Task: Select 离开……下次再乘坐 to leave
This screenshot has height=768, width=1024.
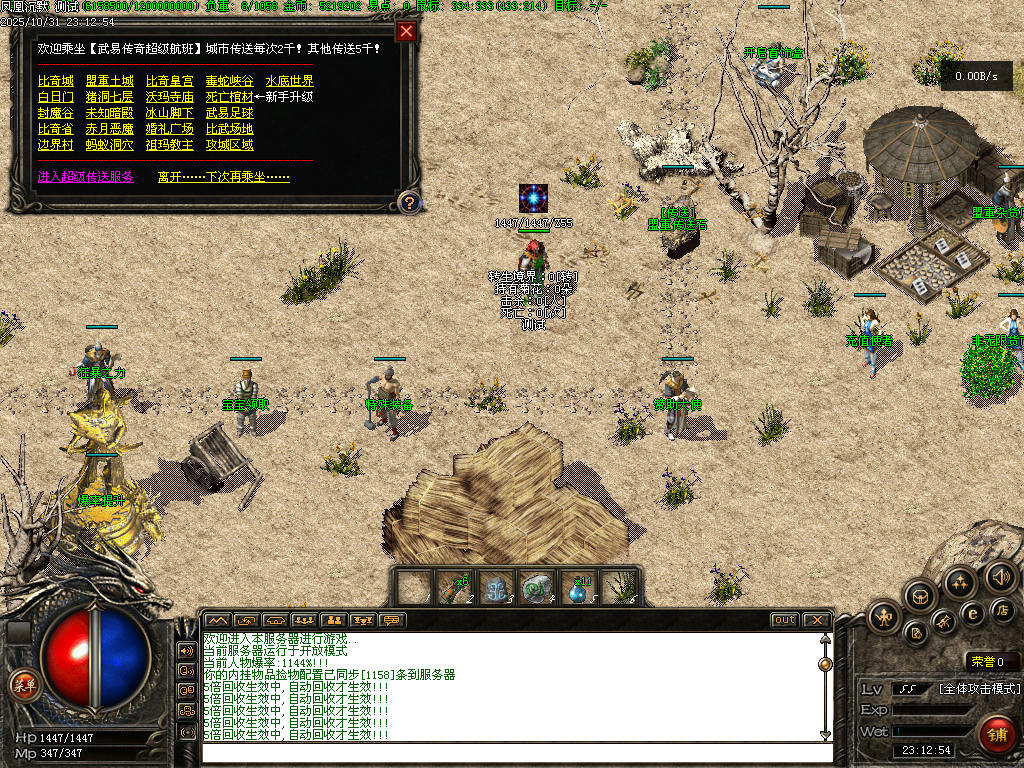Action: 223,177
